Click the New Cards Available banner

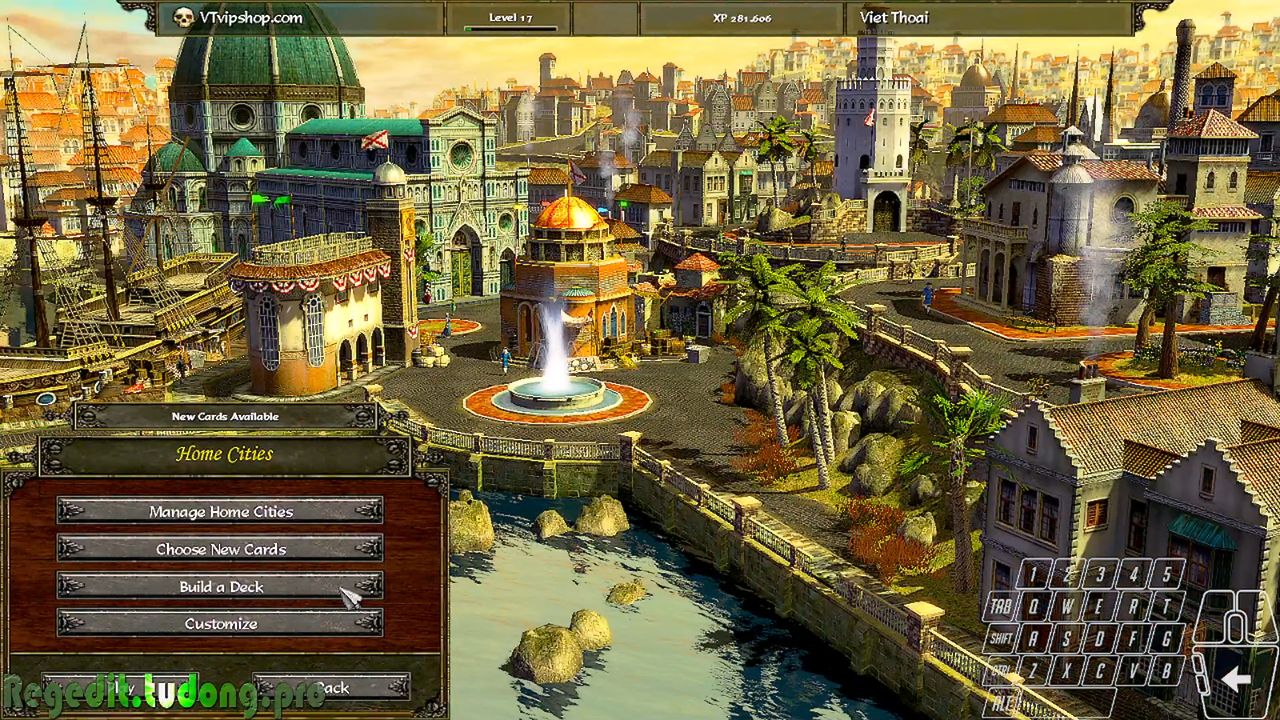[225, 416]
